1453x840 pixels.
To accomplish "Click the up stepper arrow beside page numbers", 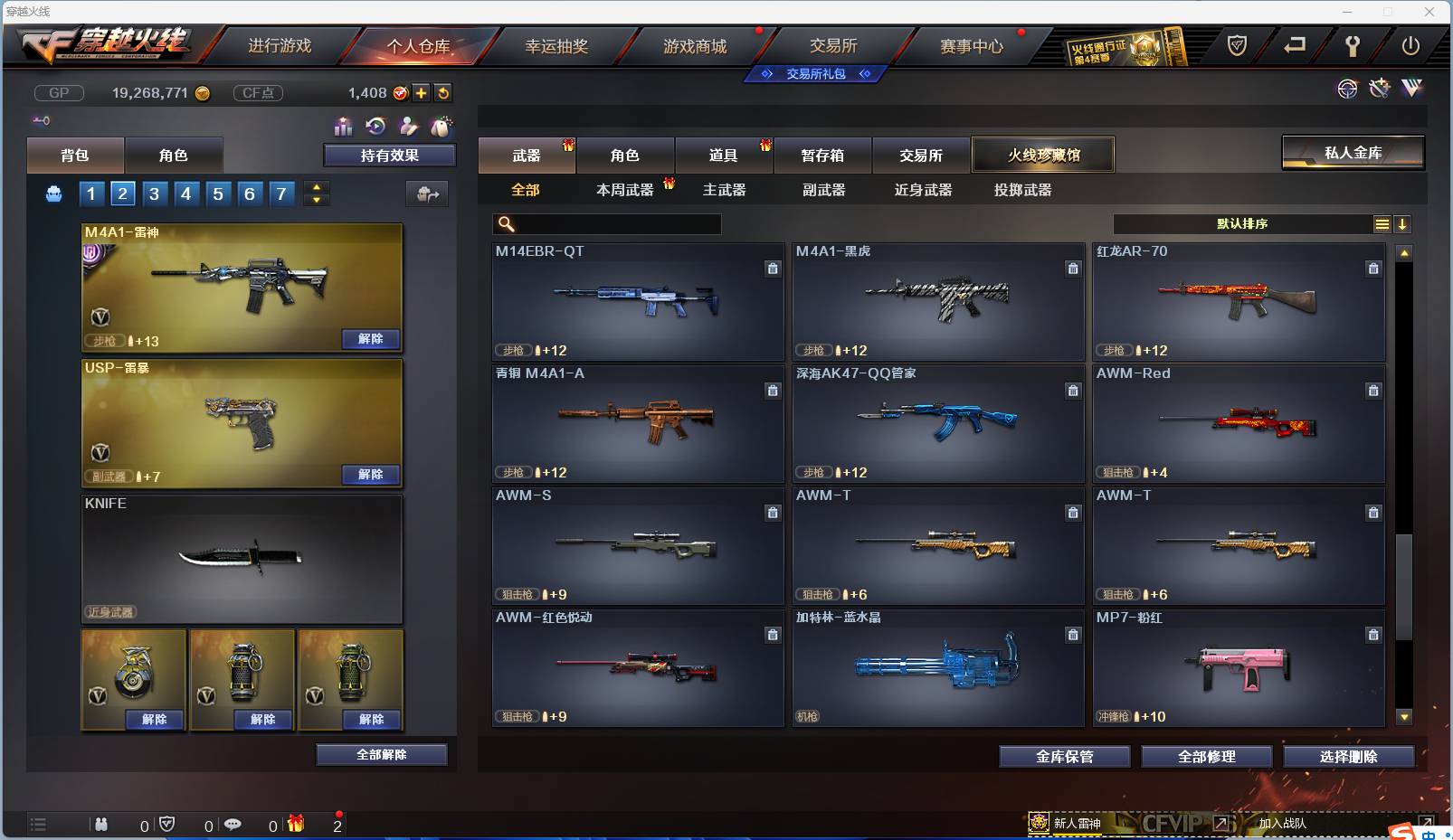I will click(x=316, y=188).
